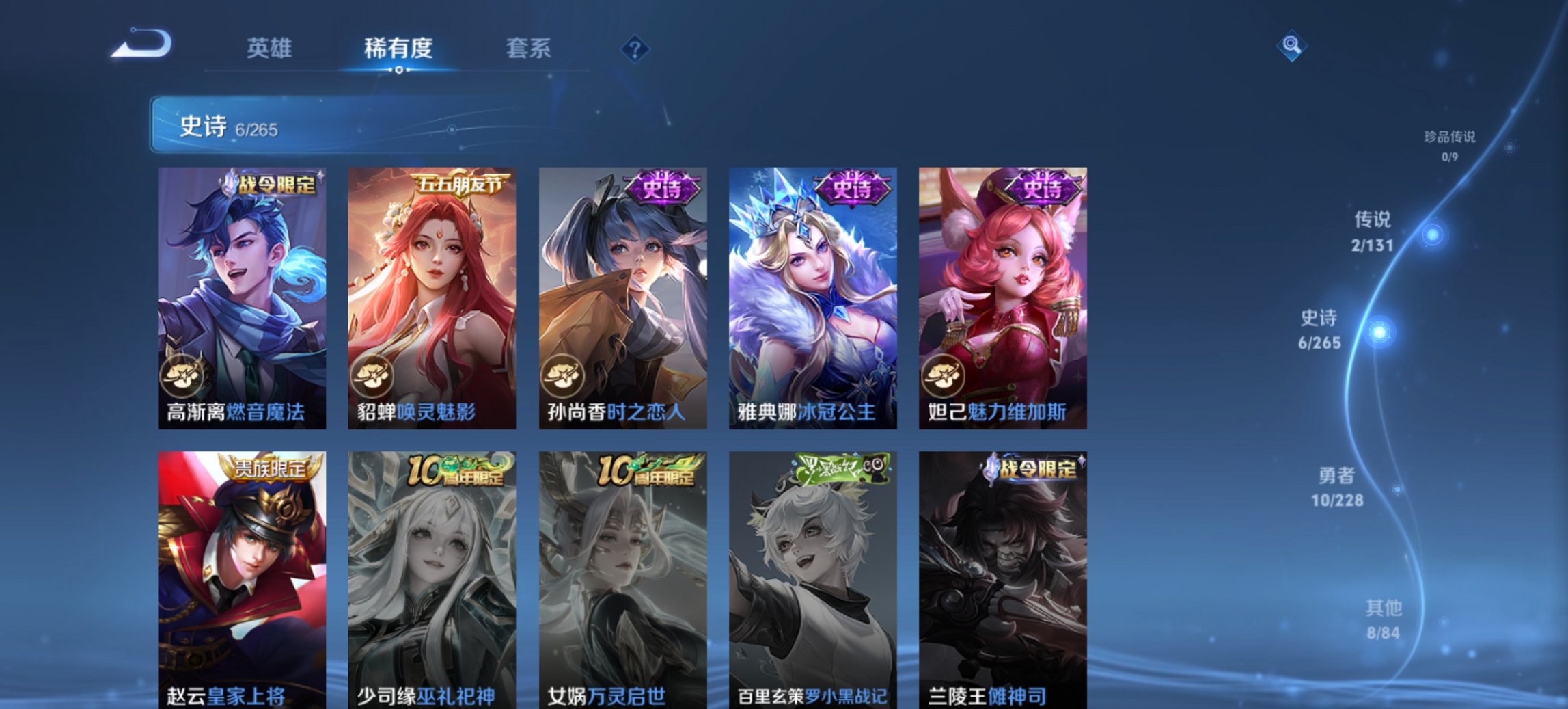Click the help question mark icon
This screenshot has width=1568, height=709.
pyautogui.click(x=635, y=48)
